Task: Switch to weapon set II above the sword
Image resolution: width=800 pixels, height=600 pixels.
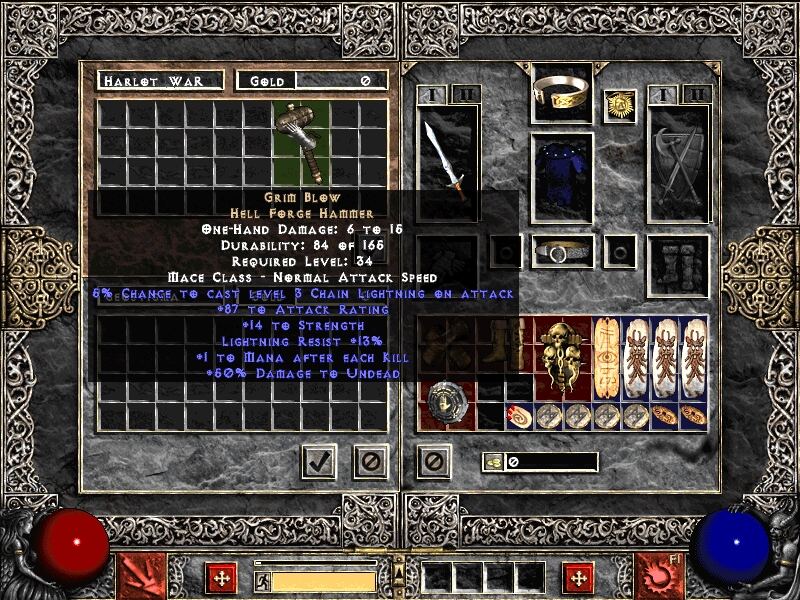Action: [x=465, y=95]
